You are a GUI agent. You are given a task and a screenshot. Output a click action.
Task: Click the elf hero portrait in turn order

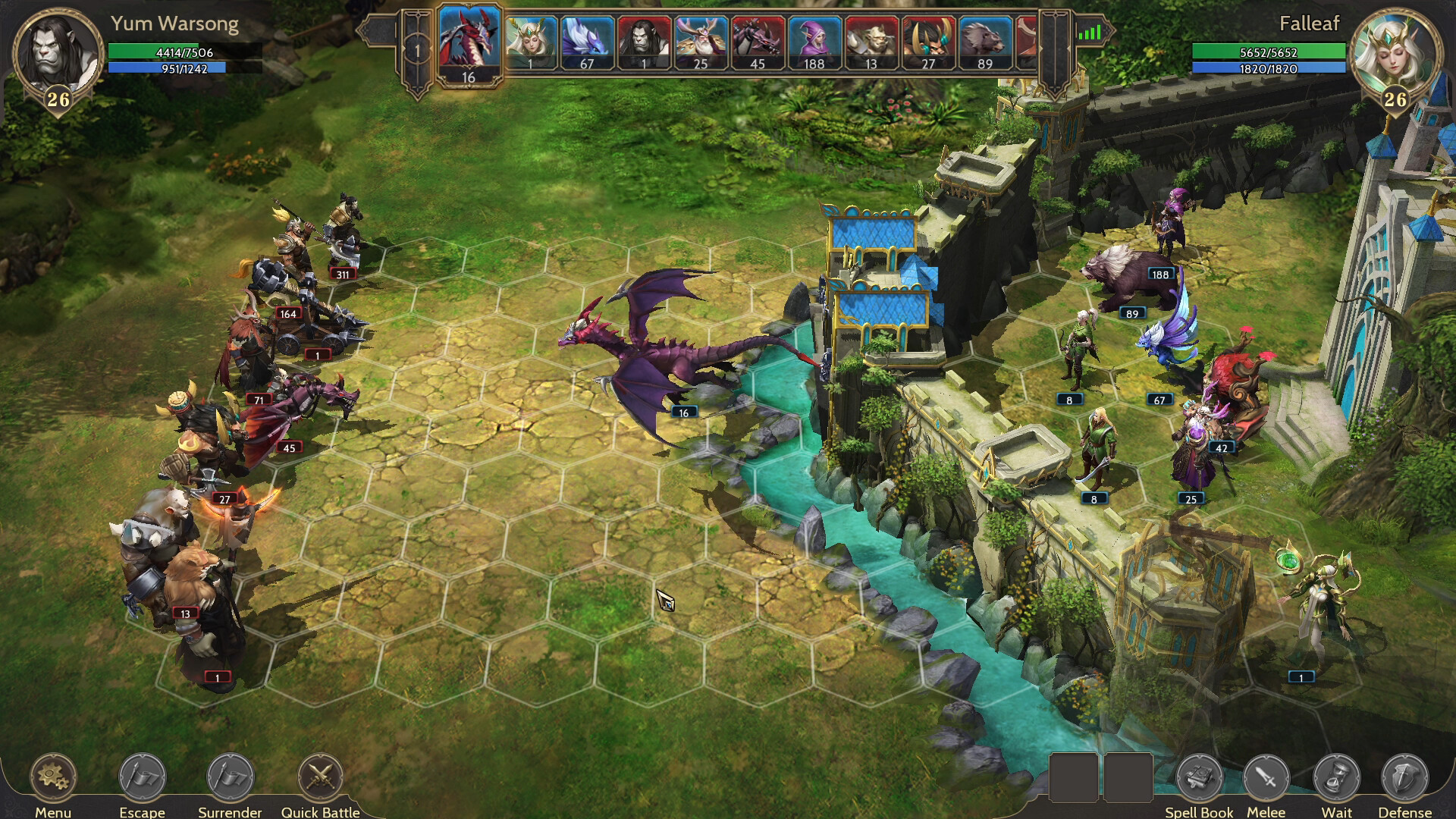click(x=530, y=42)
